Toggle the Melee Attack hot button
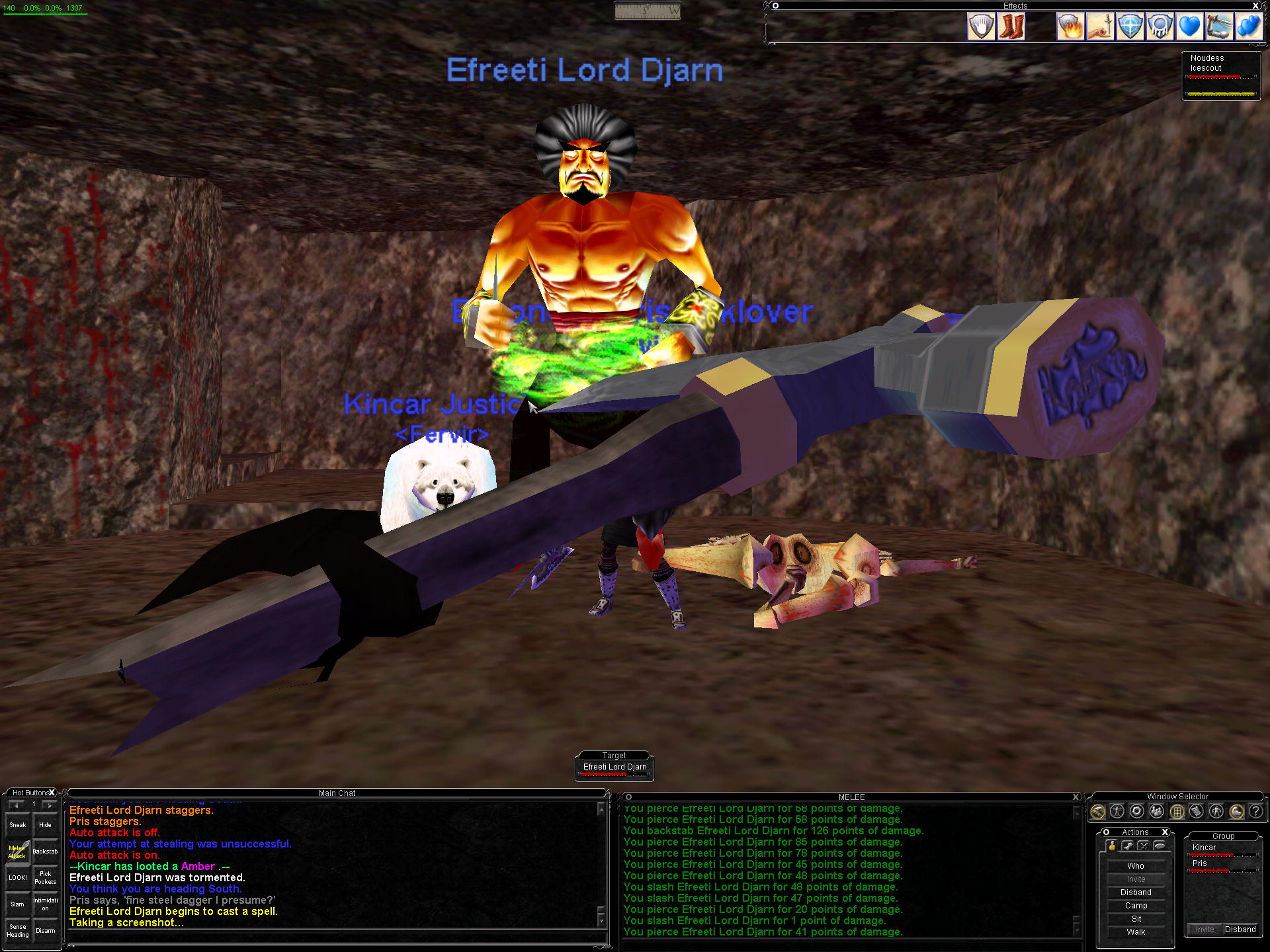 coord(18,852)
